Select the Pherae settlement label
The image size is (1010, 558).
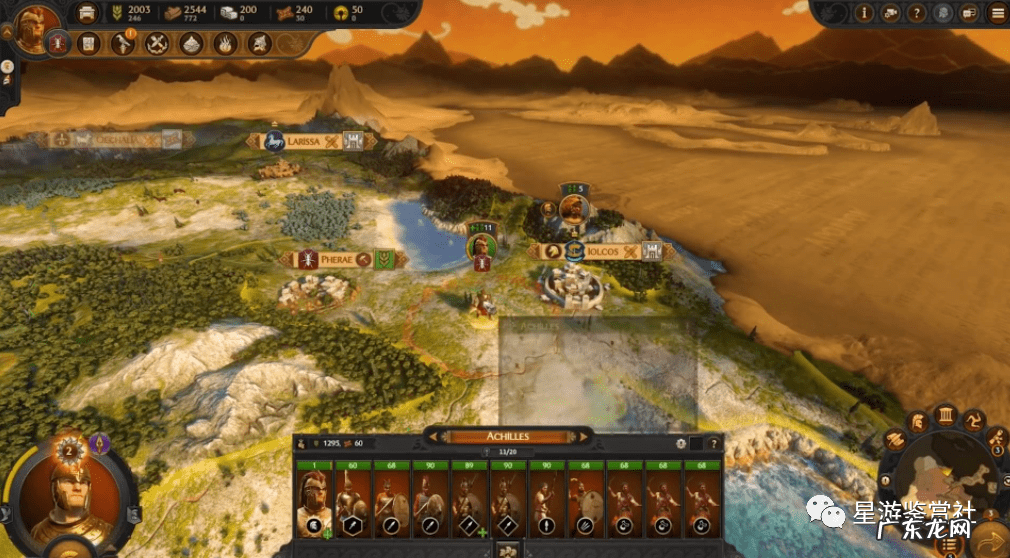(x=337, y=259)
